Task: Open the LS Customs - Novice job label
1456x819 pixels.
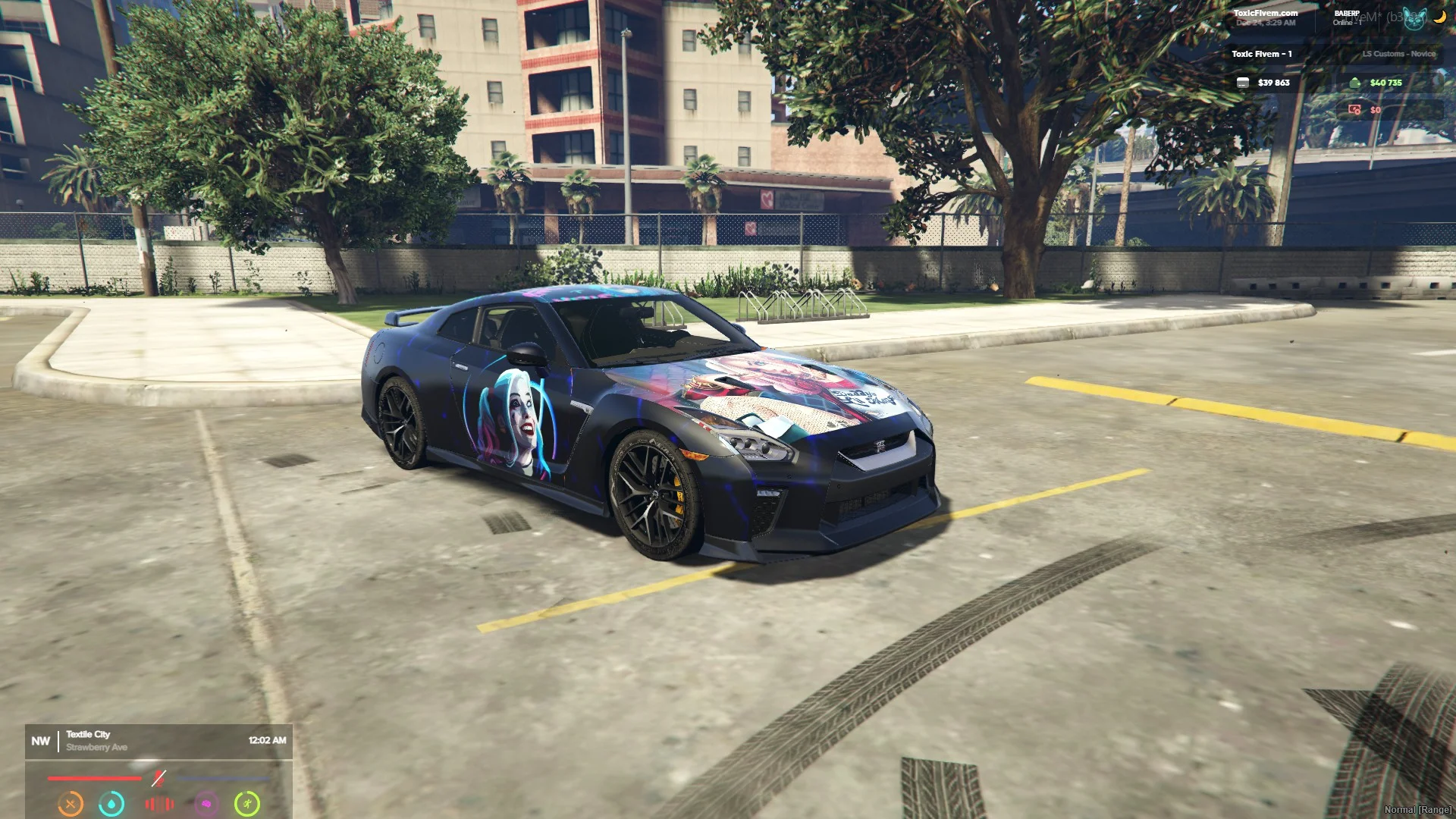Action: tap(1398, 54)
